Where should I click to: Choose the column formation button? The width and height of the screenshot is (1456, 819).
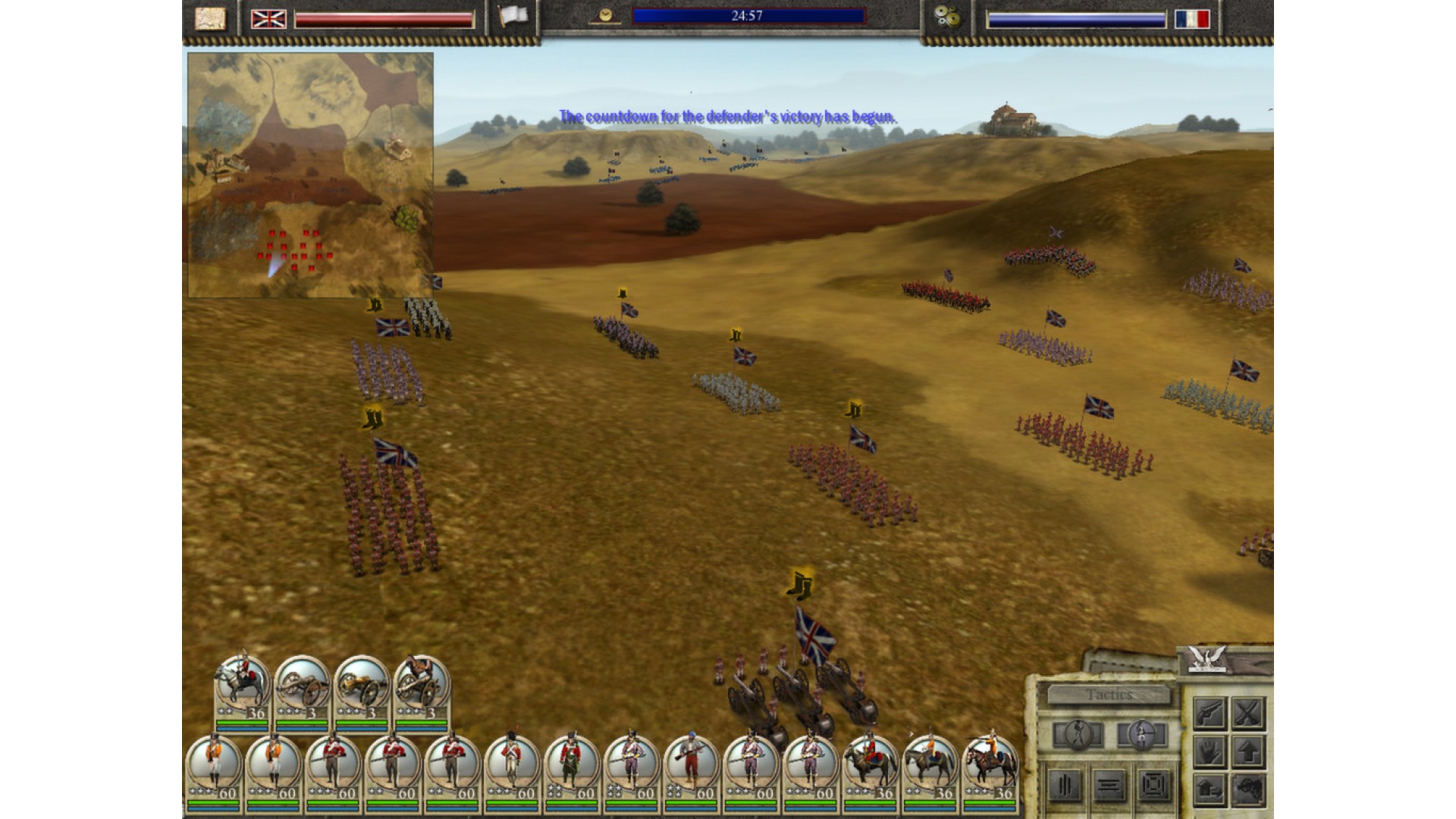pos(1065,786)
